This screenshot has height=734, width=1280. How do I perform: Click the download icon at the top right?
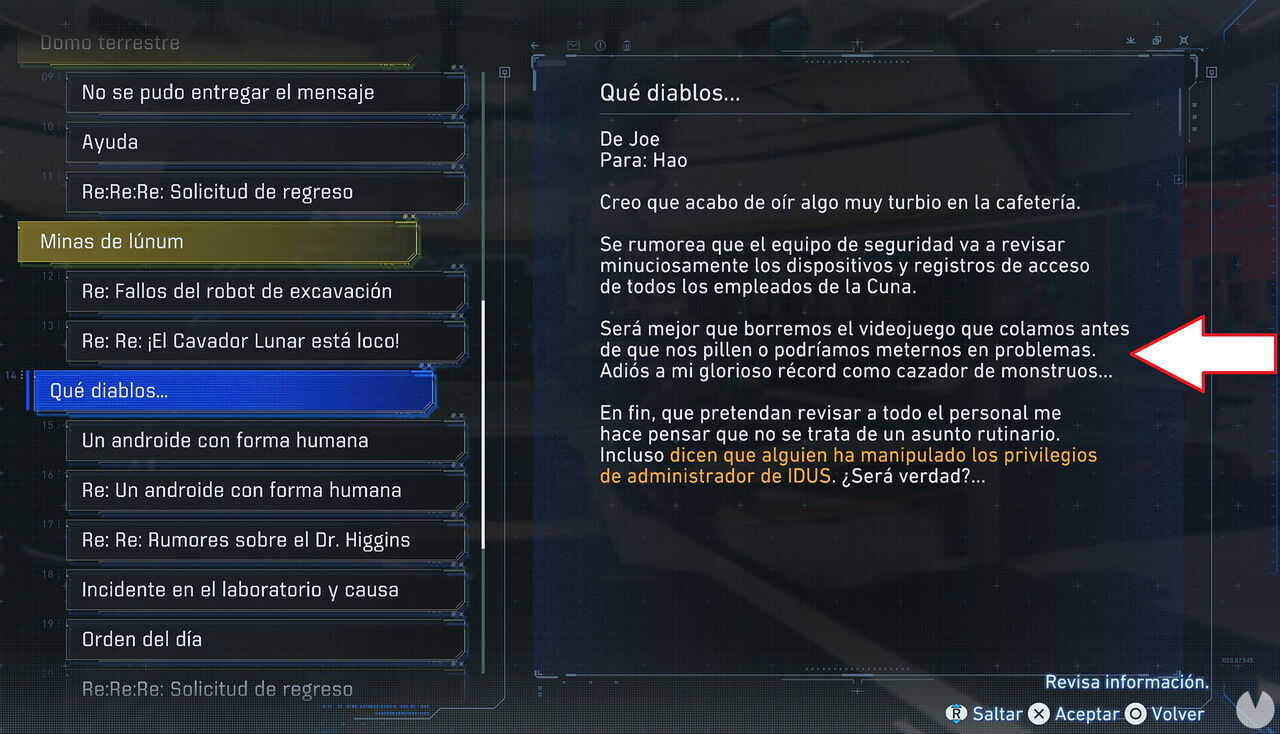pos(1131,40)
